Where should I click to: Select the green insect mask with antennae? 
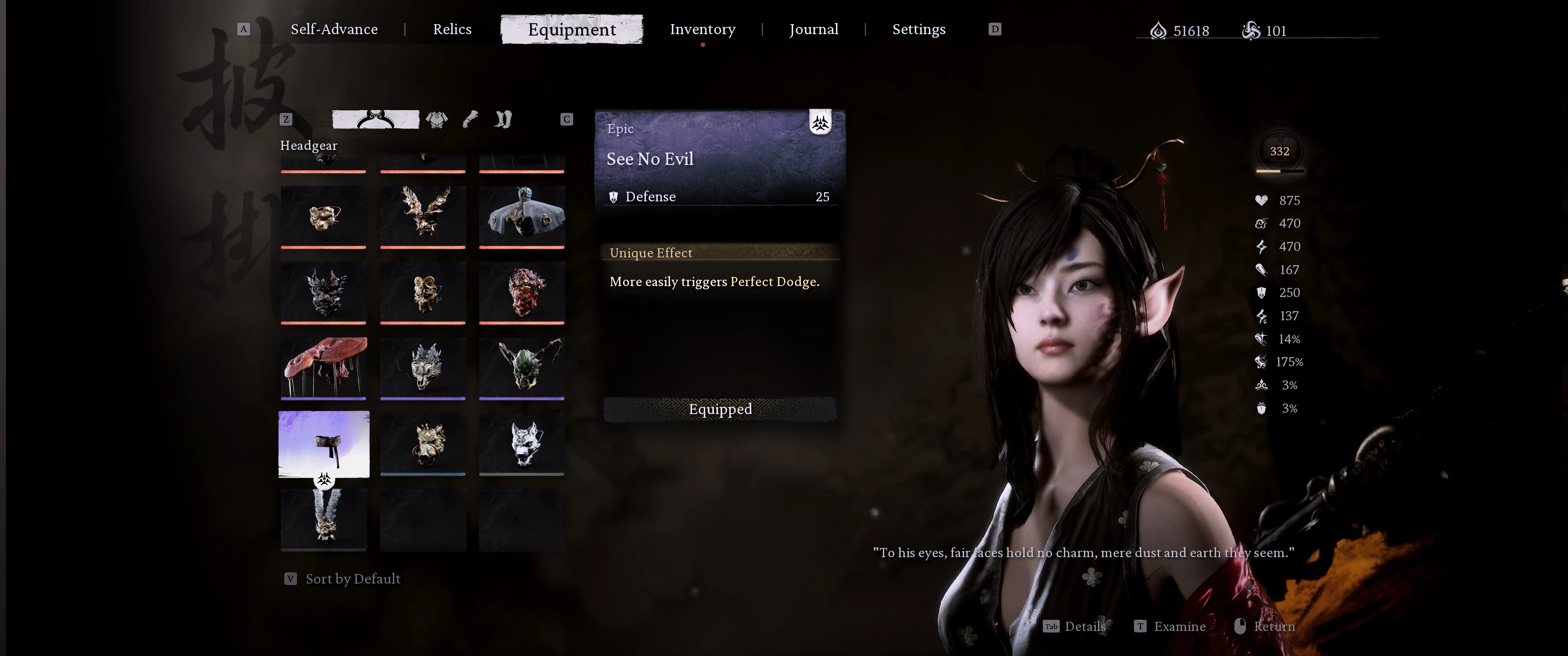click(x=521, y=368)
